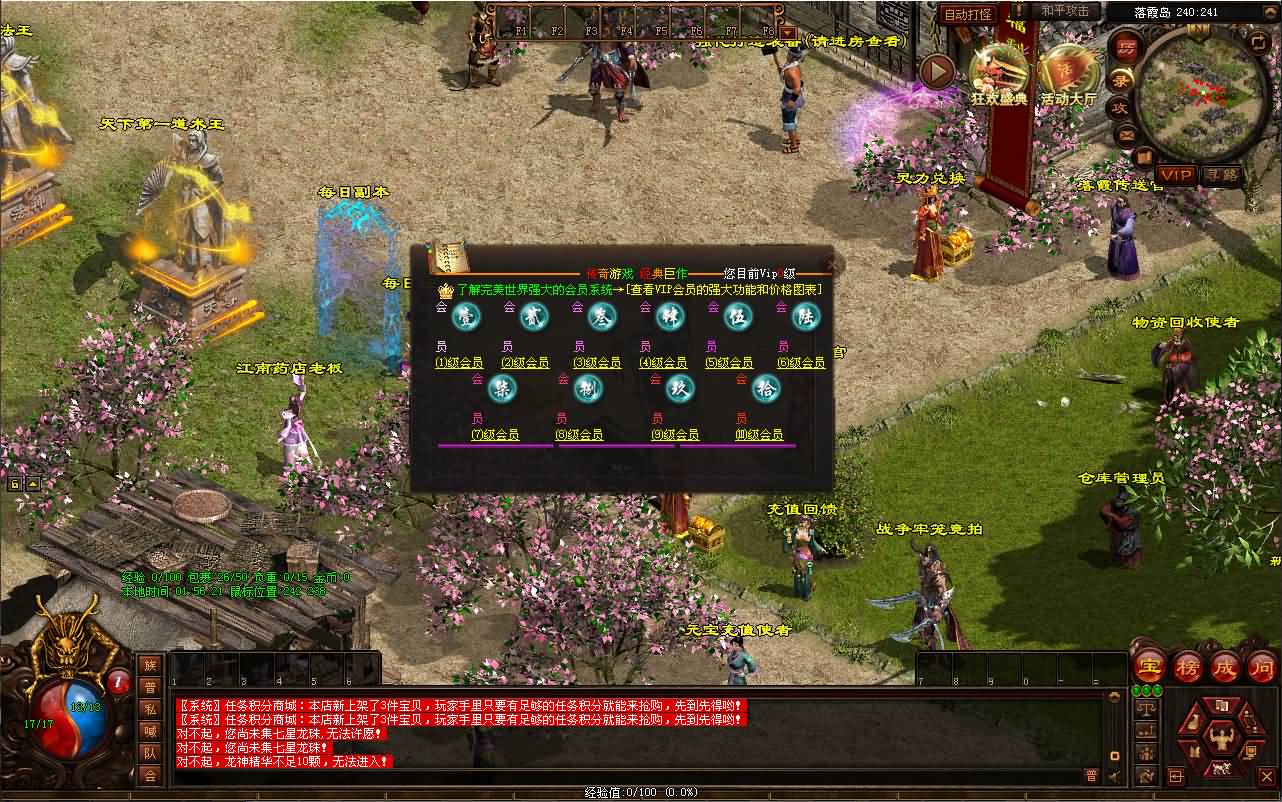Collapse the hexagon shortcut menu with back arrow
Image resolution: width=1282 pixels, height=802 pixels.
[x=1176, y=777]
